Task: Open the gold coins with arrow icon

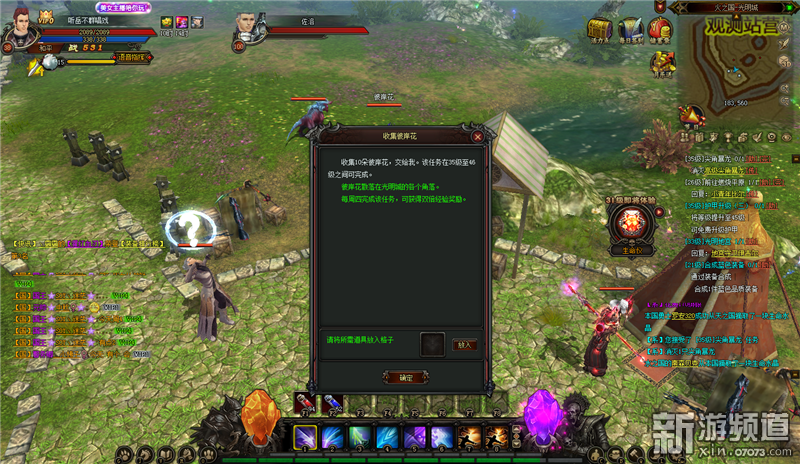Action: click(661, 63)
